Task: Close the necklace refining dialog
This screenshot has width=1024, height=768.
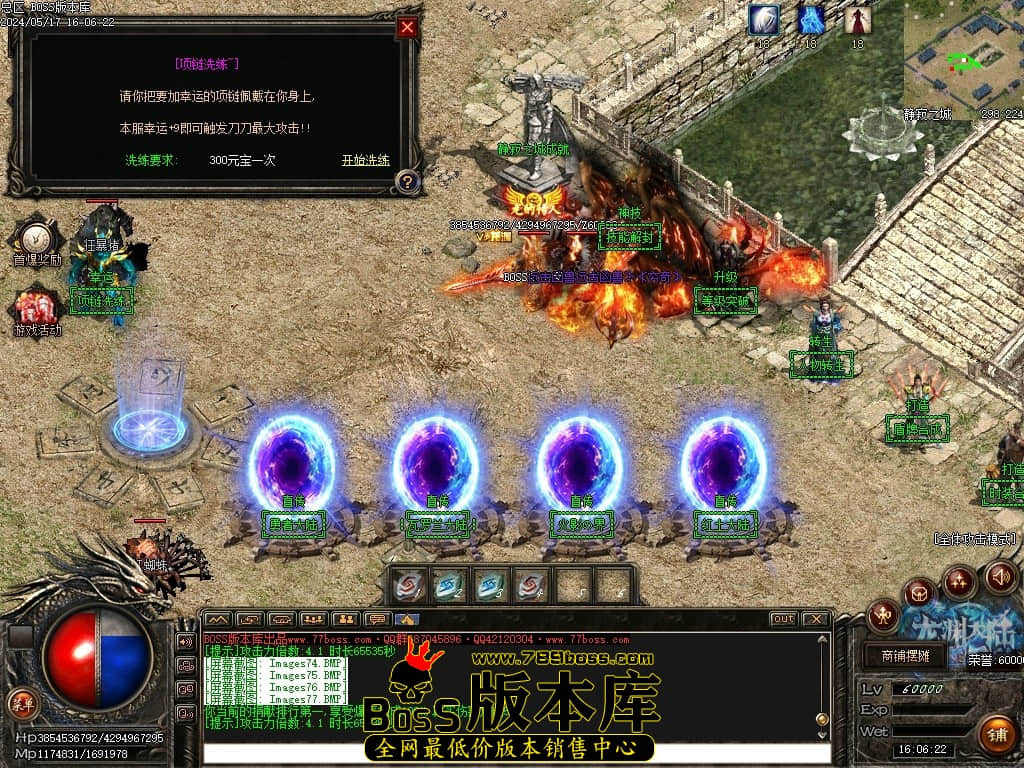Action: pyautogui.click(x=407, y=28)
